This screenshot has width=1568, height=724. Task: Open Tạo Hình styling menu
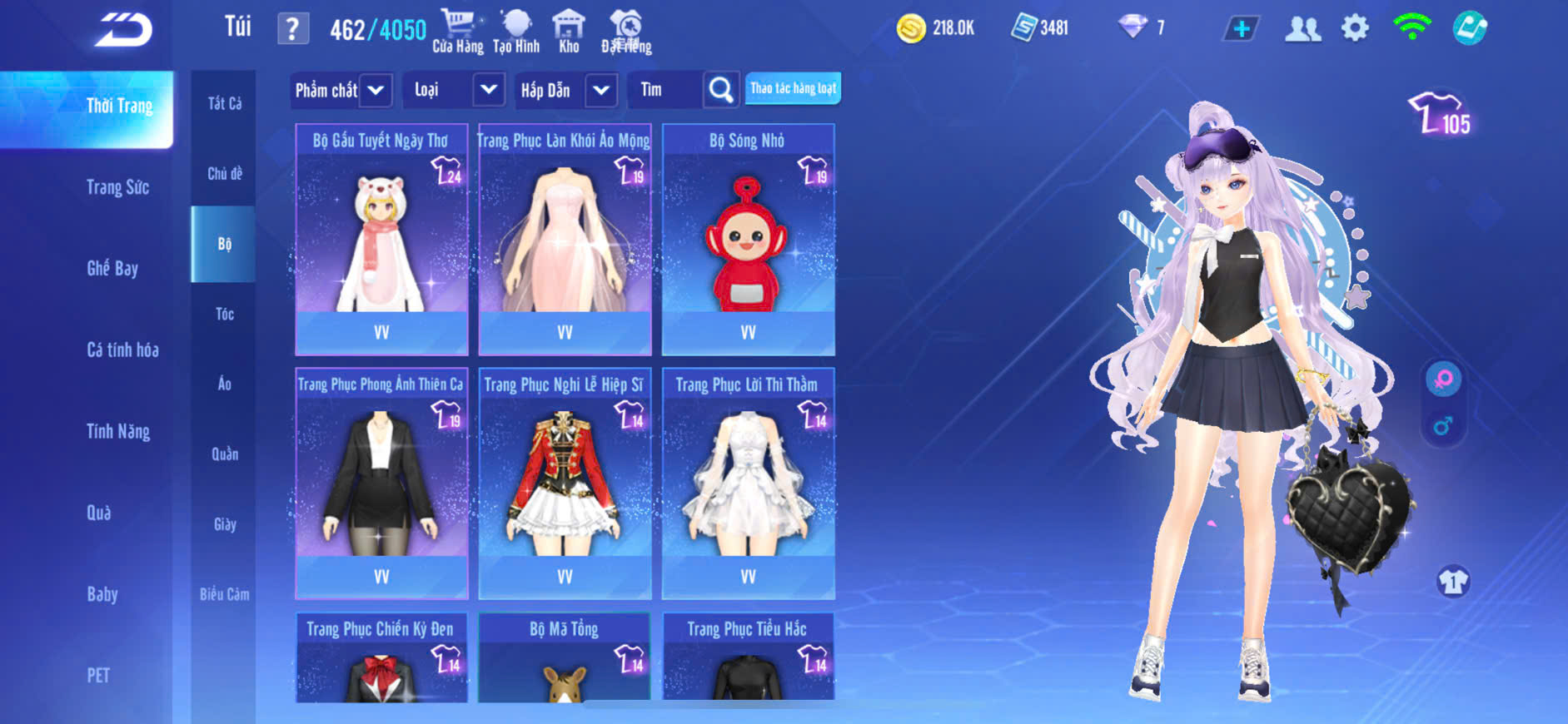[x=516, y=32]
